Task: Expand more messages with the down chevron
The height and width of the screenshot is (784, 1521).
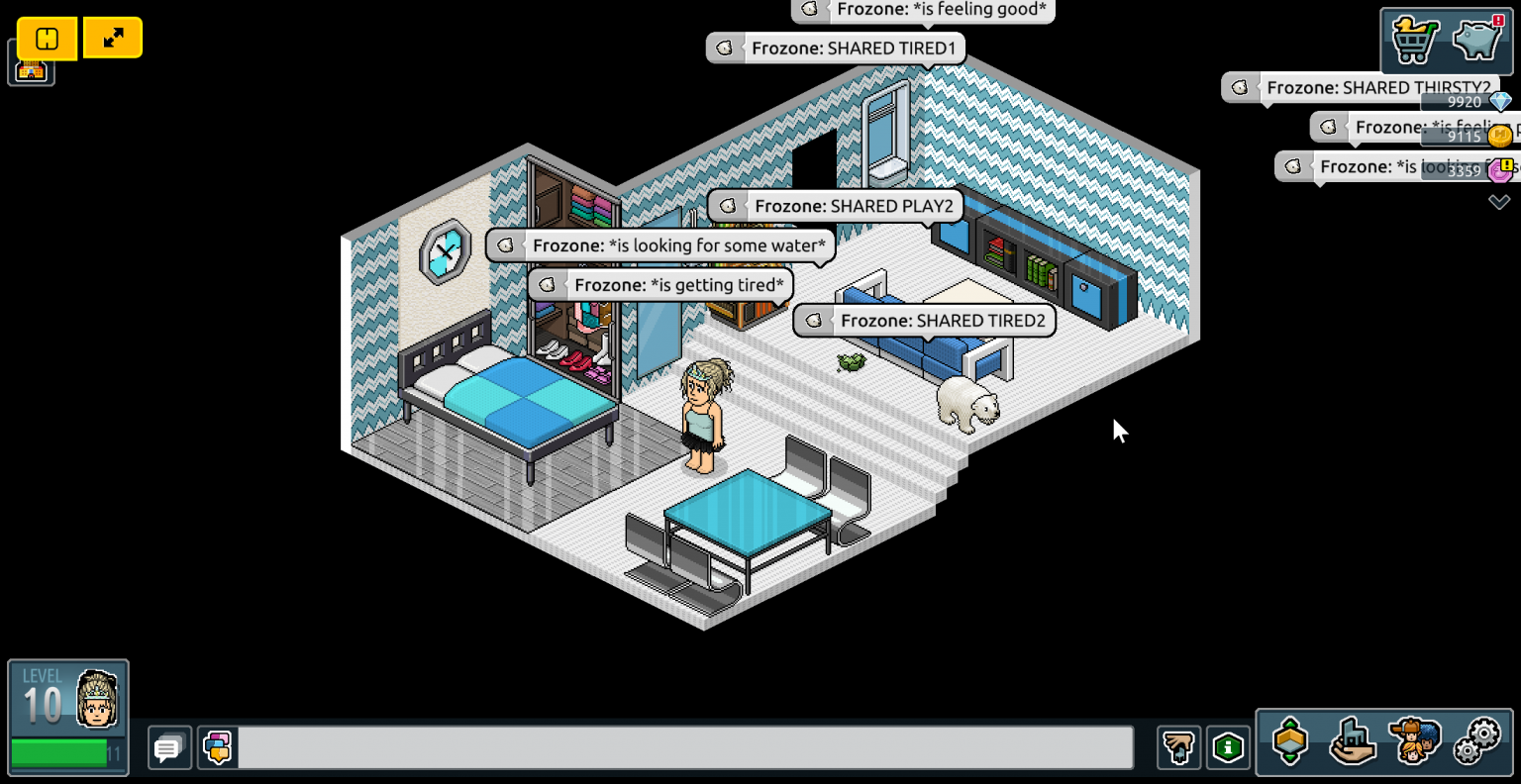Action: click(x=1499, y=202)
